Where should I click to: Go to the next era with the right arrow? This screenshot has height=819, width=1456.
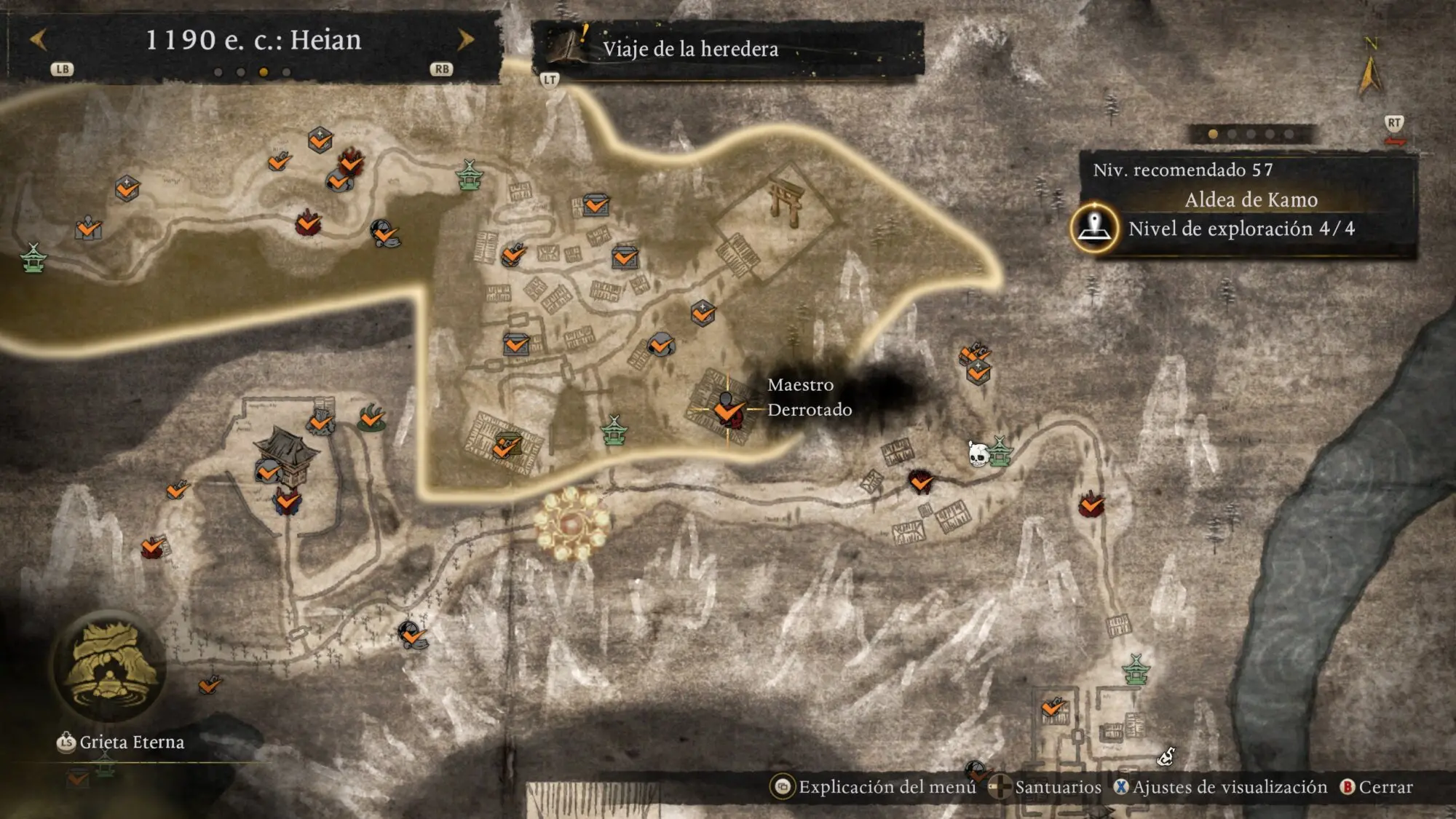point(465,39)
